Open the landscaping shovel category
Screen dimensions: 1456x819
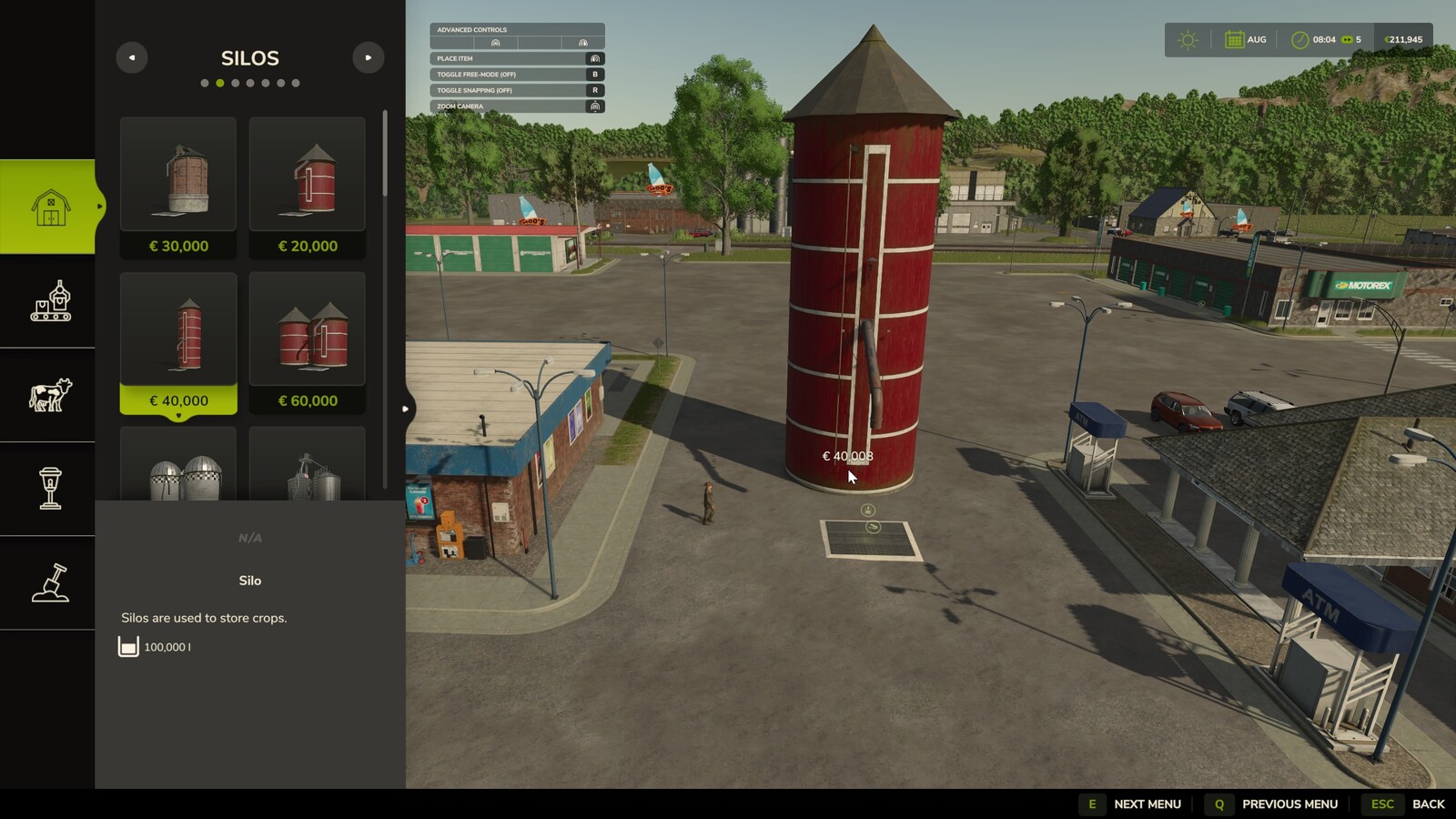pyautogui.click(x=49, y=582)
